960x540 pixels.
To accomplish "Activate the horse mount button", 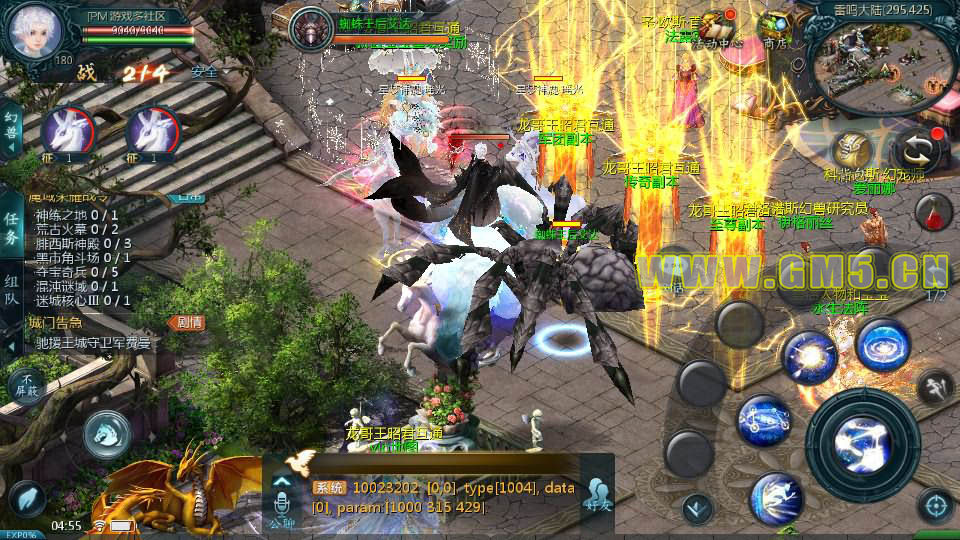I will pyautogui.click(x=107, y=432).
